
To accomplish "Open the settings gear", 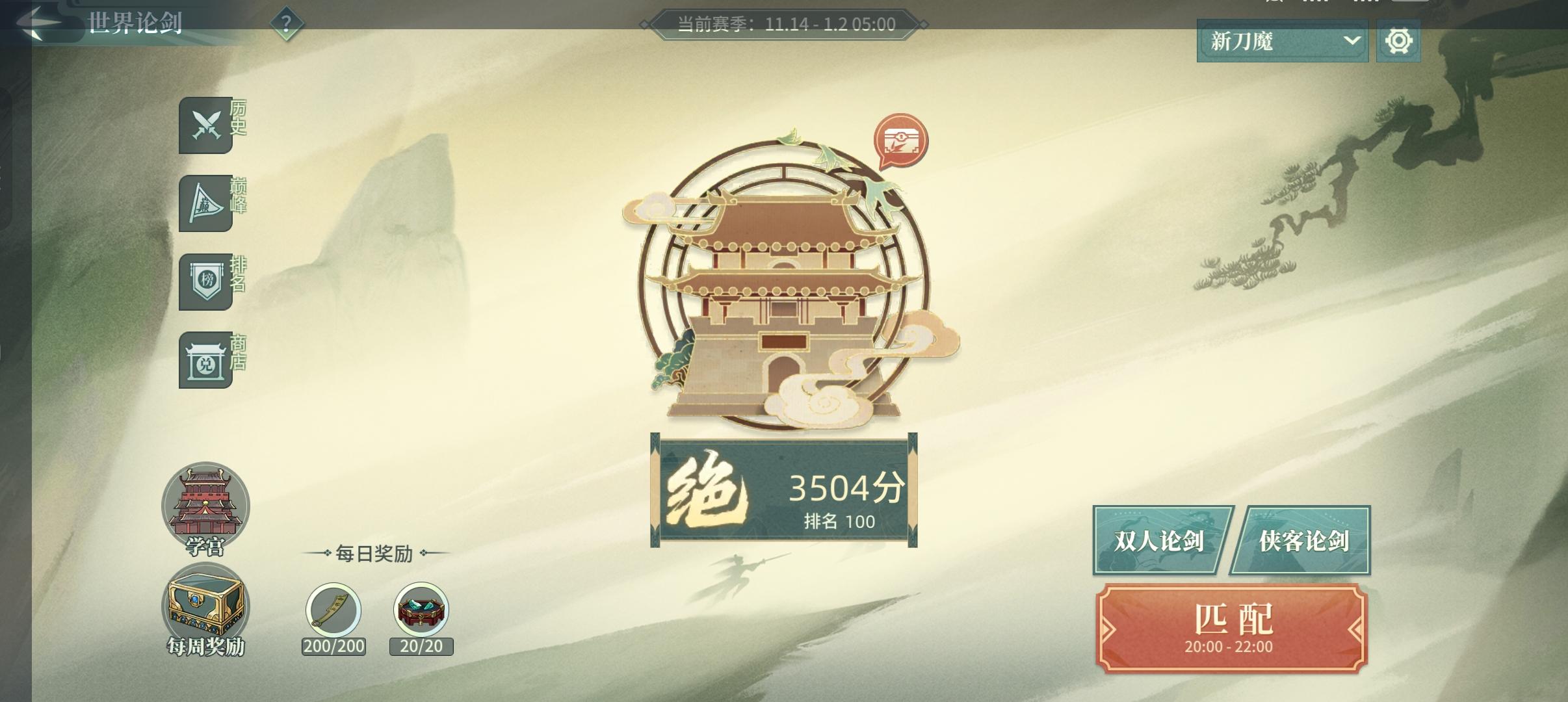I will coord(1402,41).
